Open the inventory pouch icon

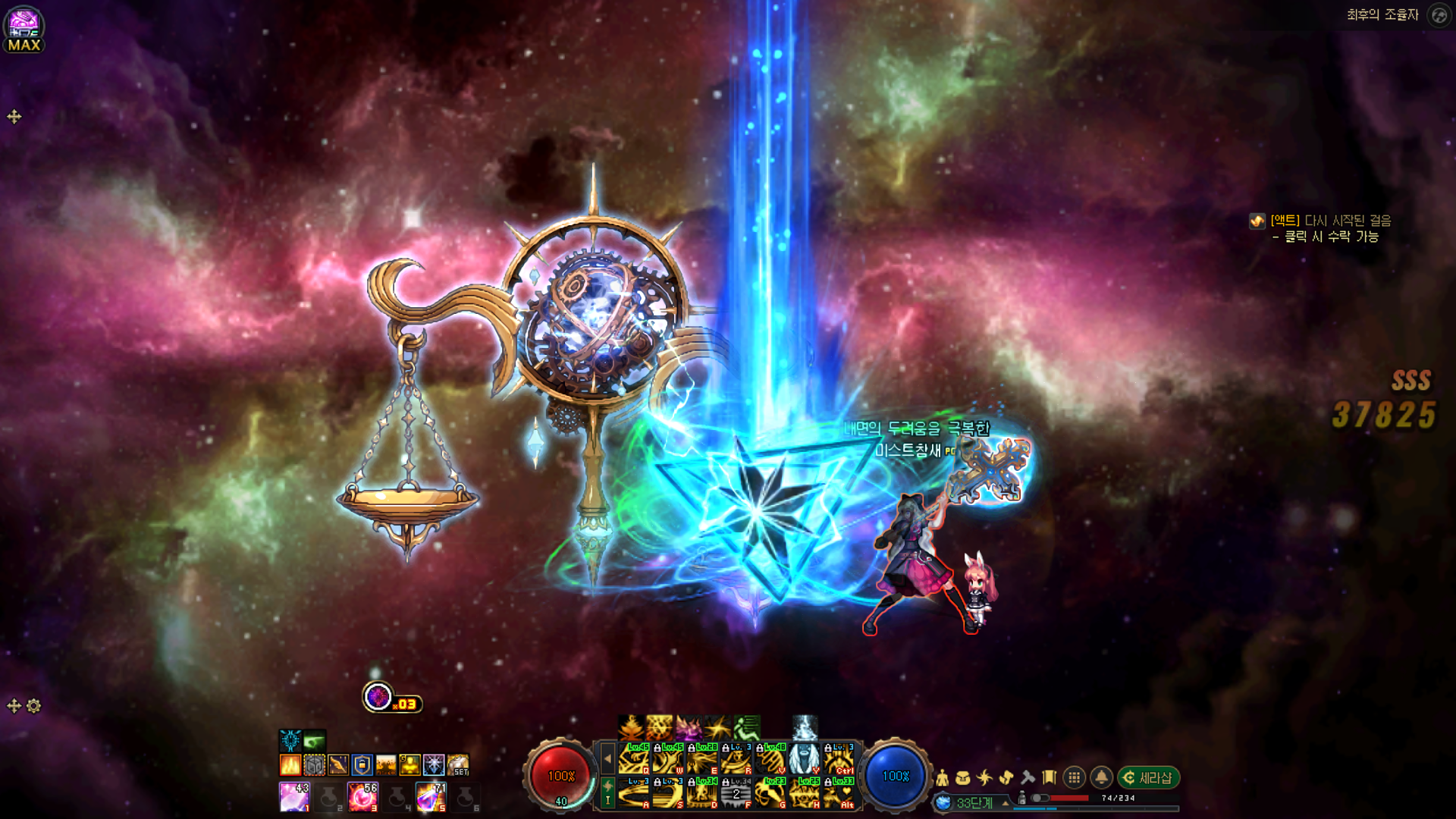[x=963, y=778]
